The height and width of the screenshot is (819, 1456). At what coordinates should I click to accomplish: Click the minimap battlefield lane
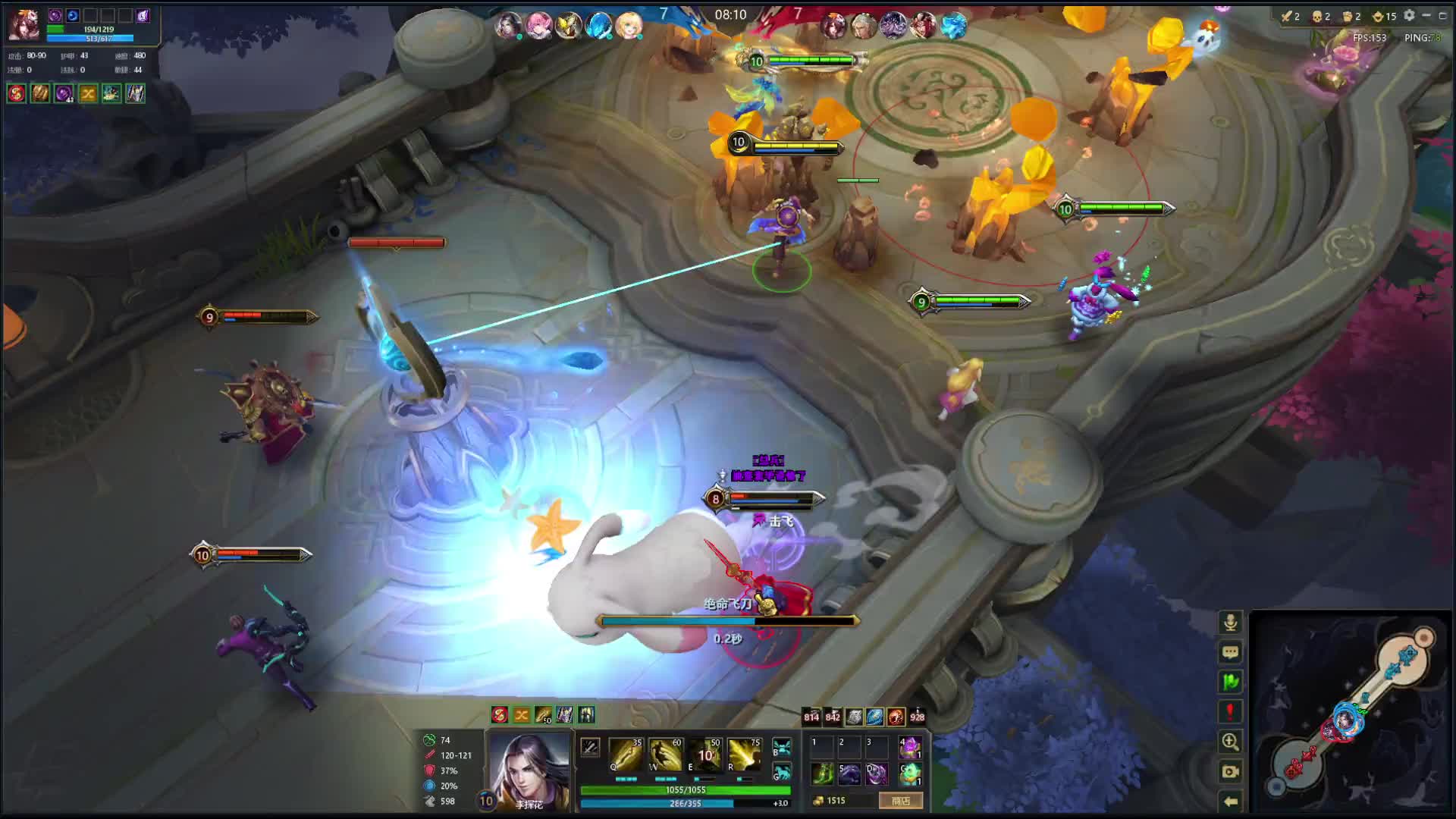[1351, 713]
